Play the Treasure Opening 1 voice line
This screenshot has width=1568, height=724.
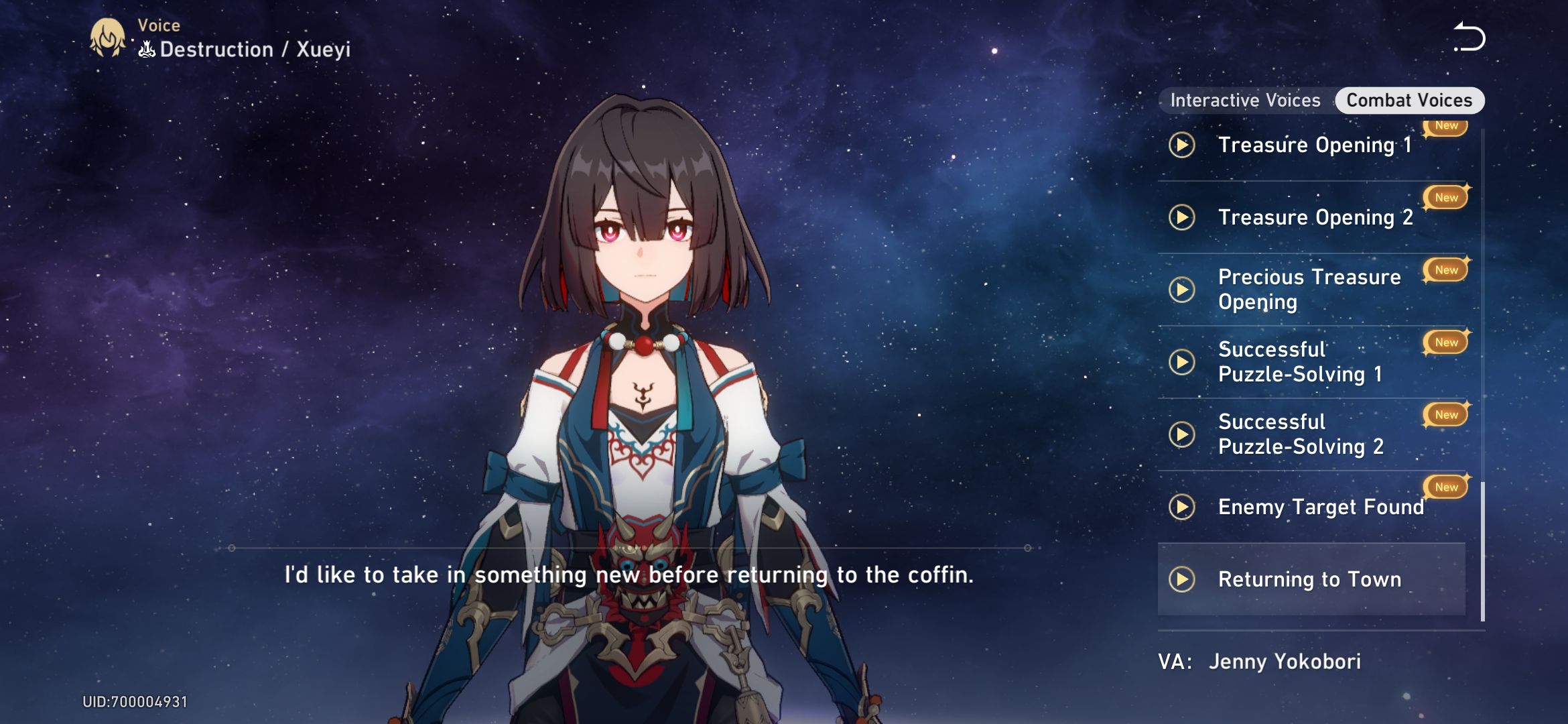pos(1182,144)
